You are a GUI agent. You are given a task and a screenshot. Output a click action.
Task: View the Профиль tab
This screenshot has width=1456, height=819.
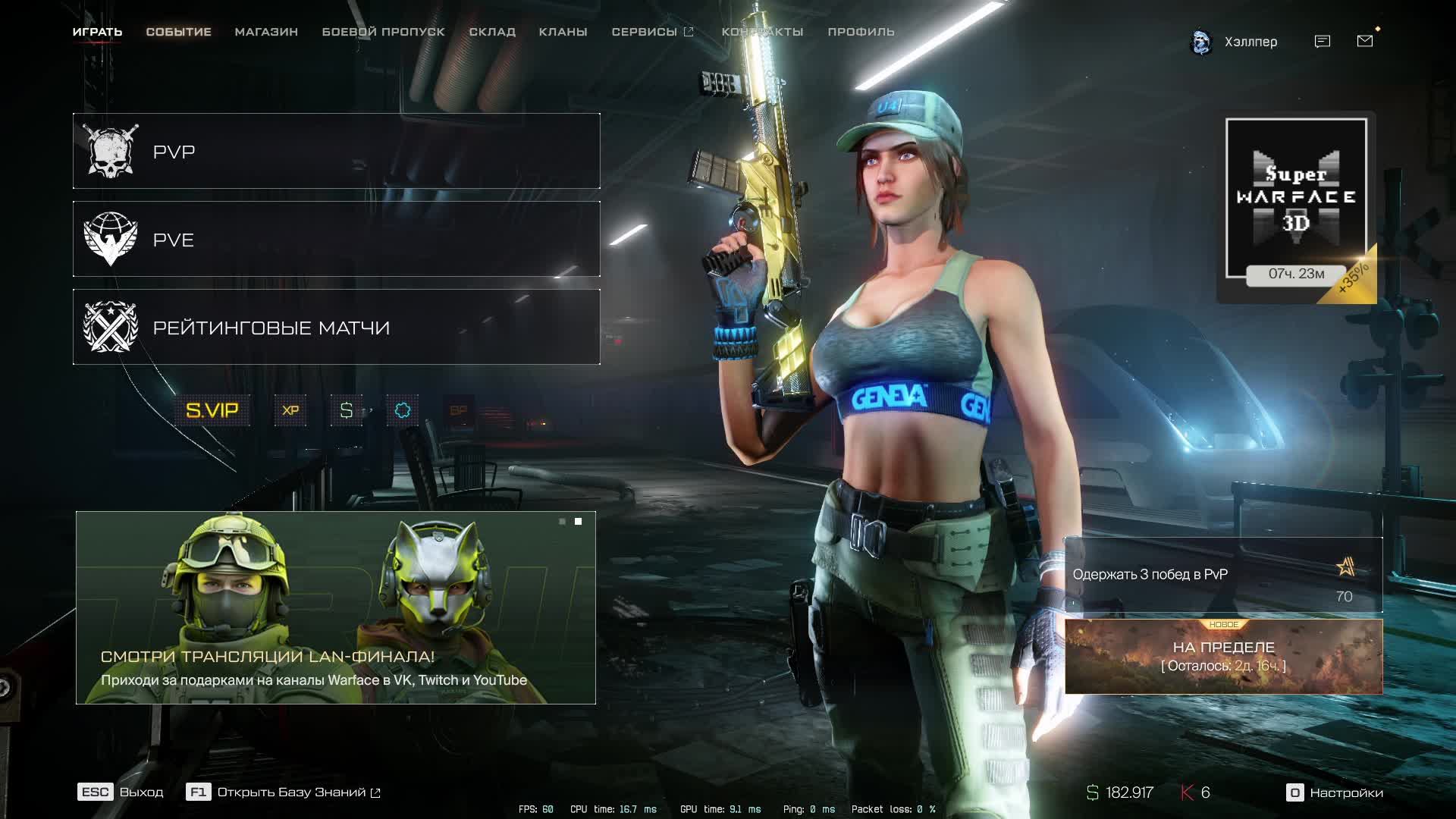861,32
